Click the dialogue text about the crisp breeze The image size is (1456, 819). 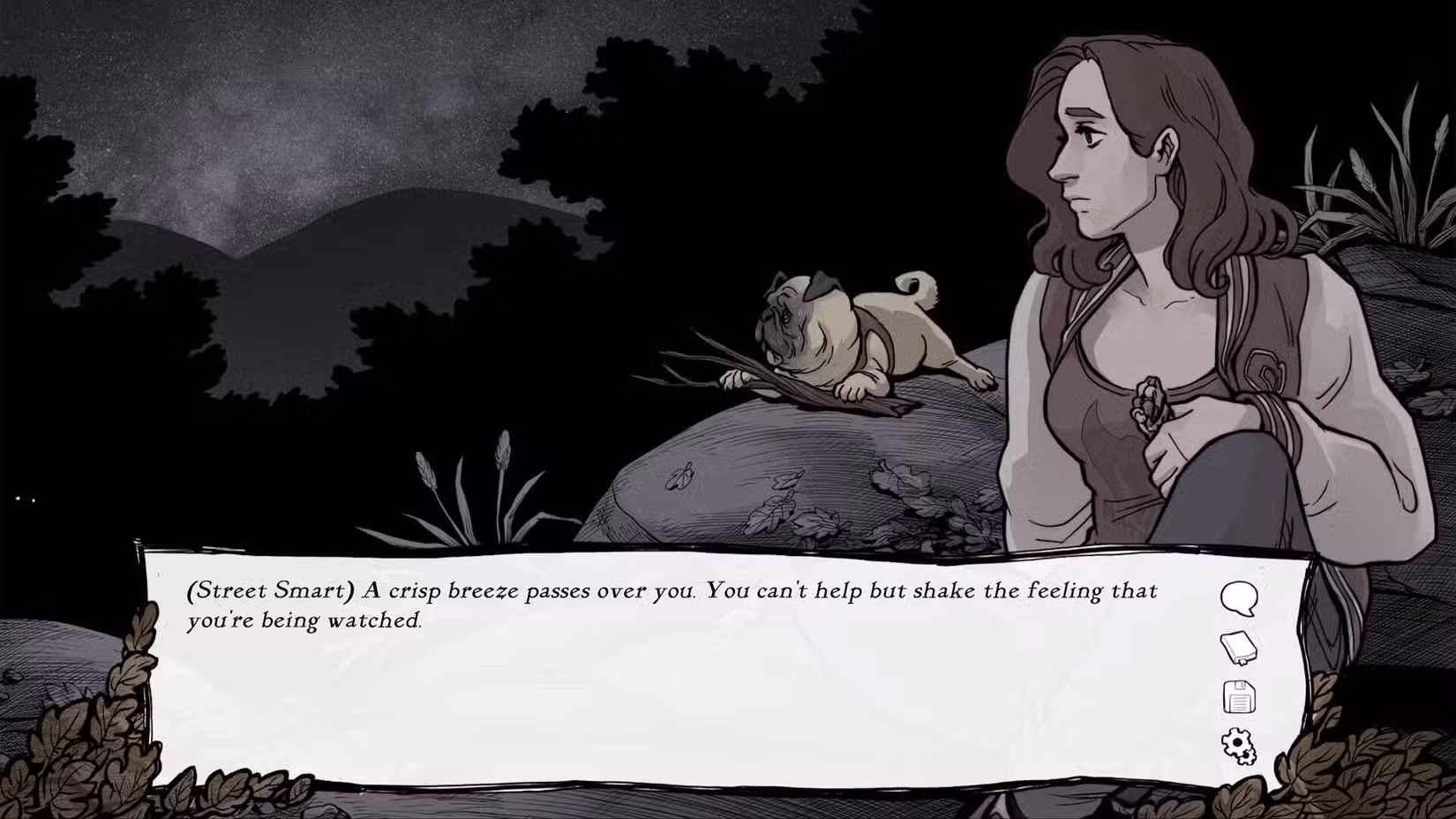(671, 591)
